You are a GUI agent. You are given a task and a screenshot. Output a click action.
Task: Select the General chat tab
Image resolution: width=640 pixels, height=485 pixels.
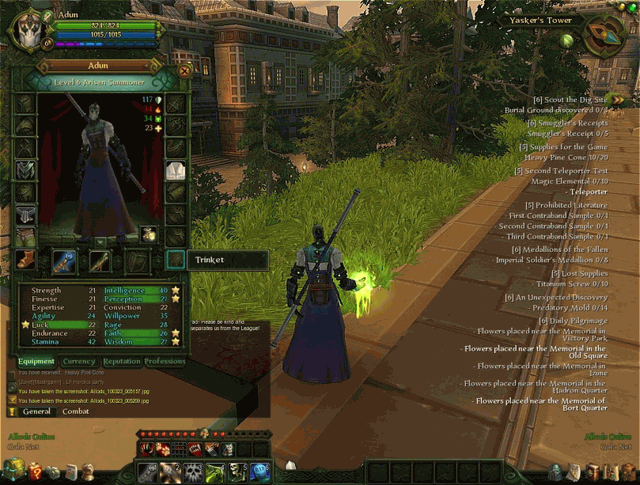point(37,411)
